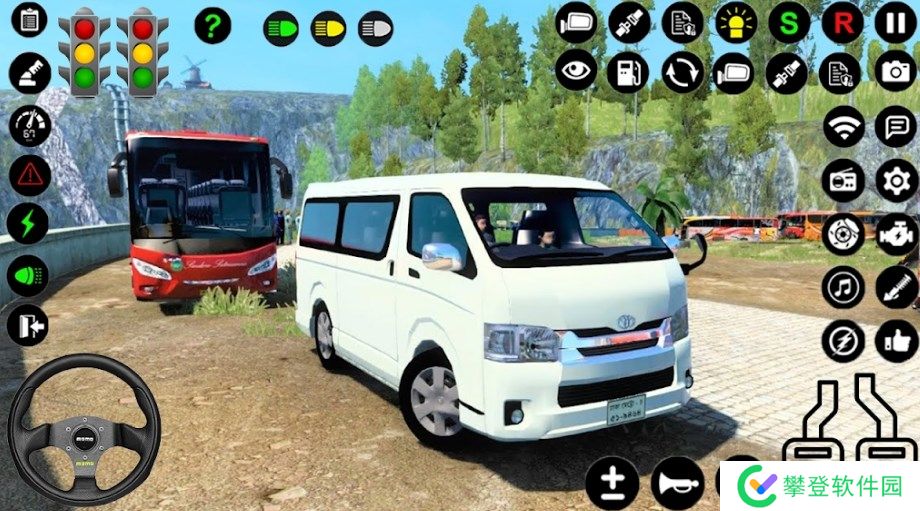Open the settings gear
This screenshot has height=511, width=920.
point(895,180)
